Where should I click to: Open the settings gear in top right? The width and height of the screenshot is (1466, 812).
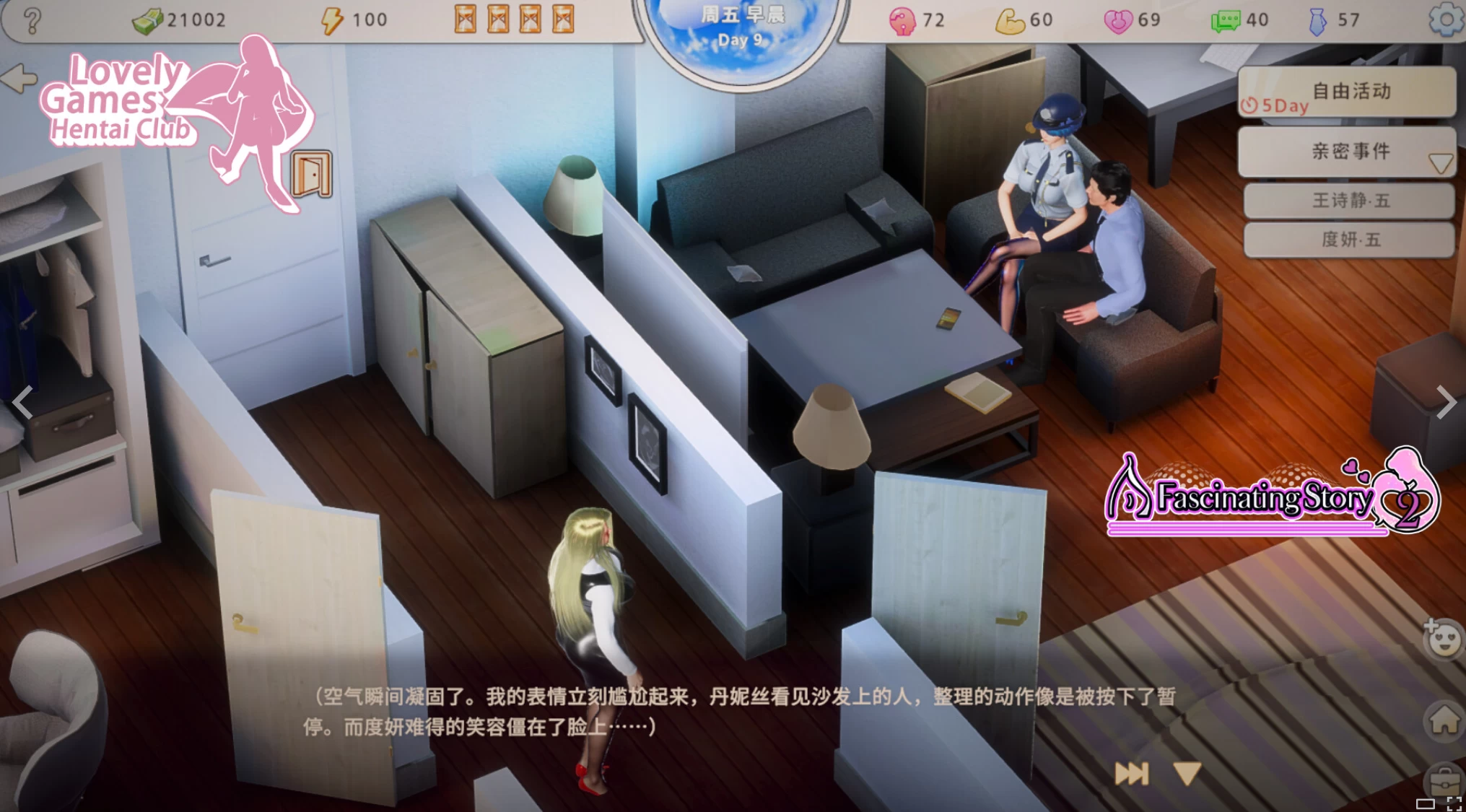[x=1443, y=19]
